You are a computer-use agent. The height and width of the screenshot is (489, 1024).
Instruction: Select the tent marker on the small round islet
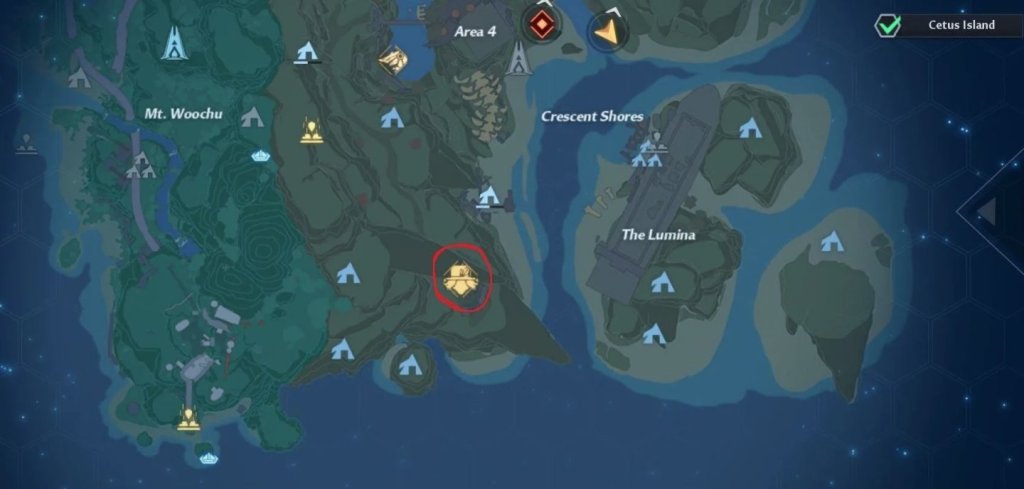click(408, 365)
